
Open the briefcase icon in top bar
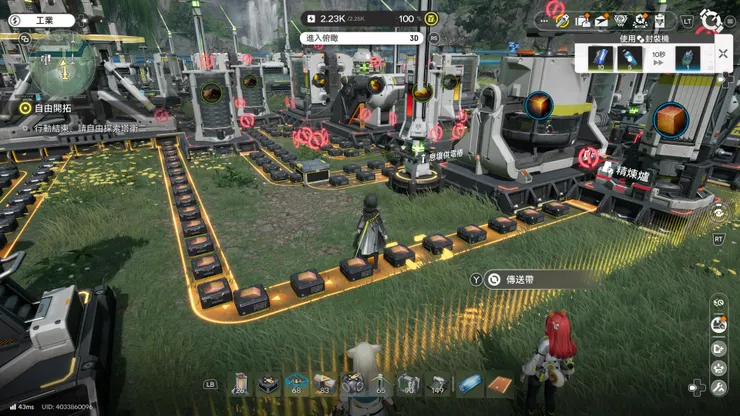point(583,20)
